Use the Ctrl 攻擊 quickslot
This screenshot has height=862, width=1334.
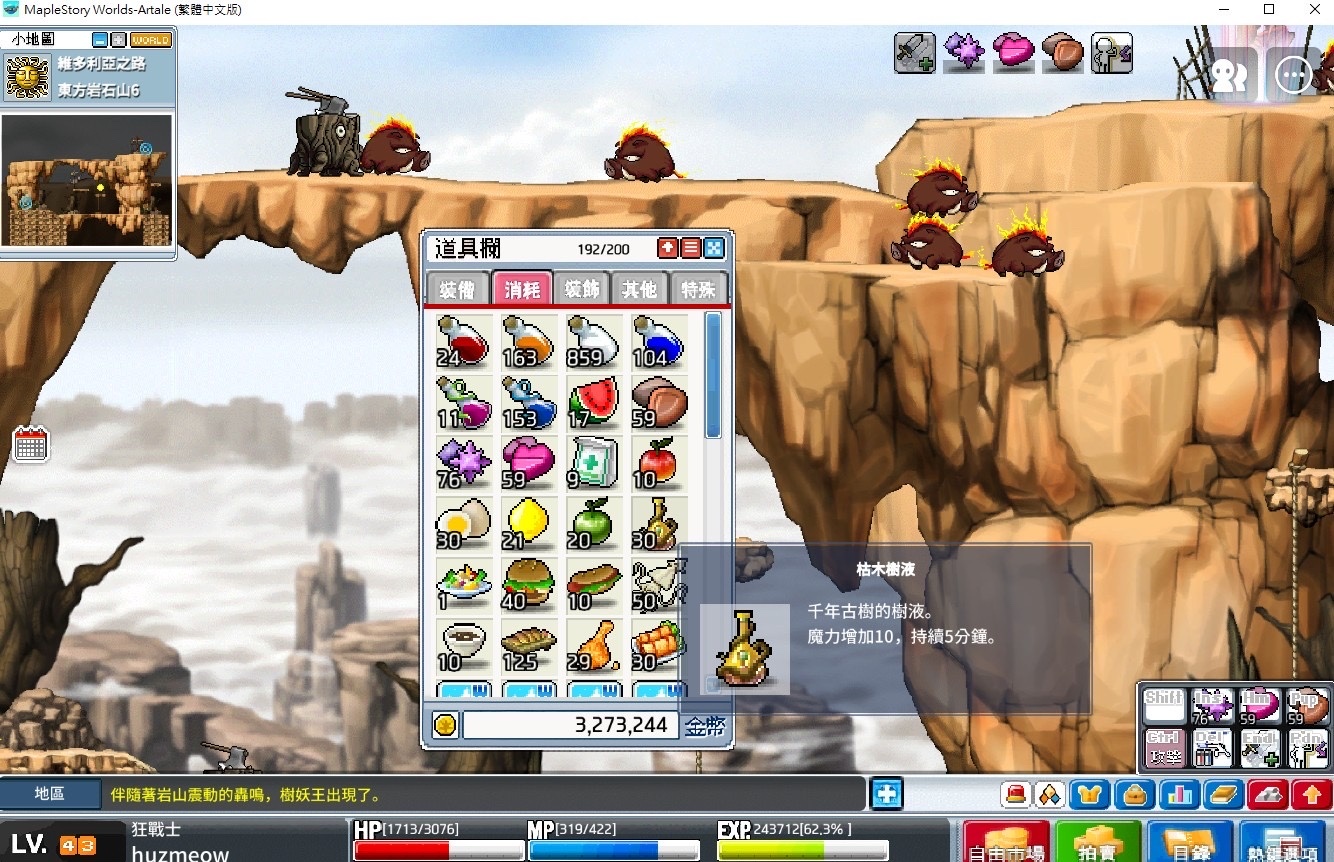1165,747
